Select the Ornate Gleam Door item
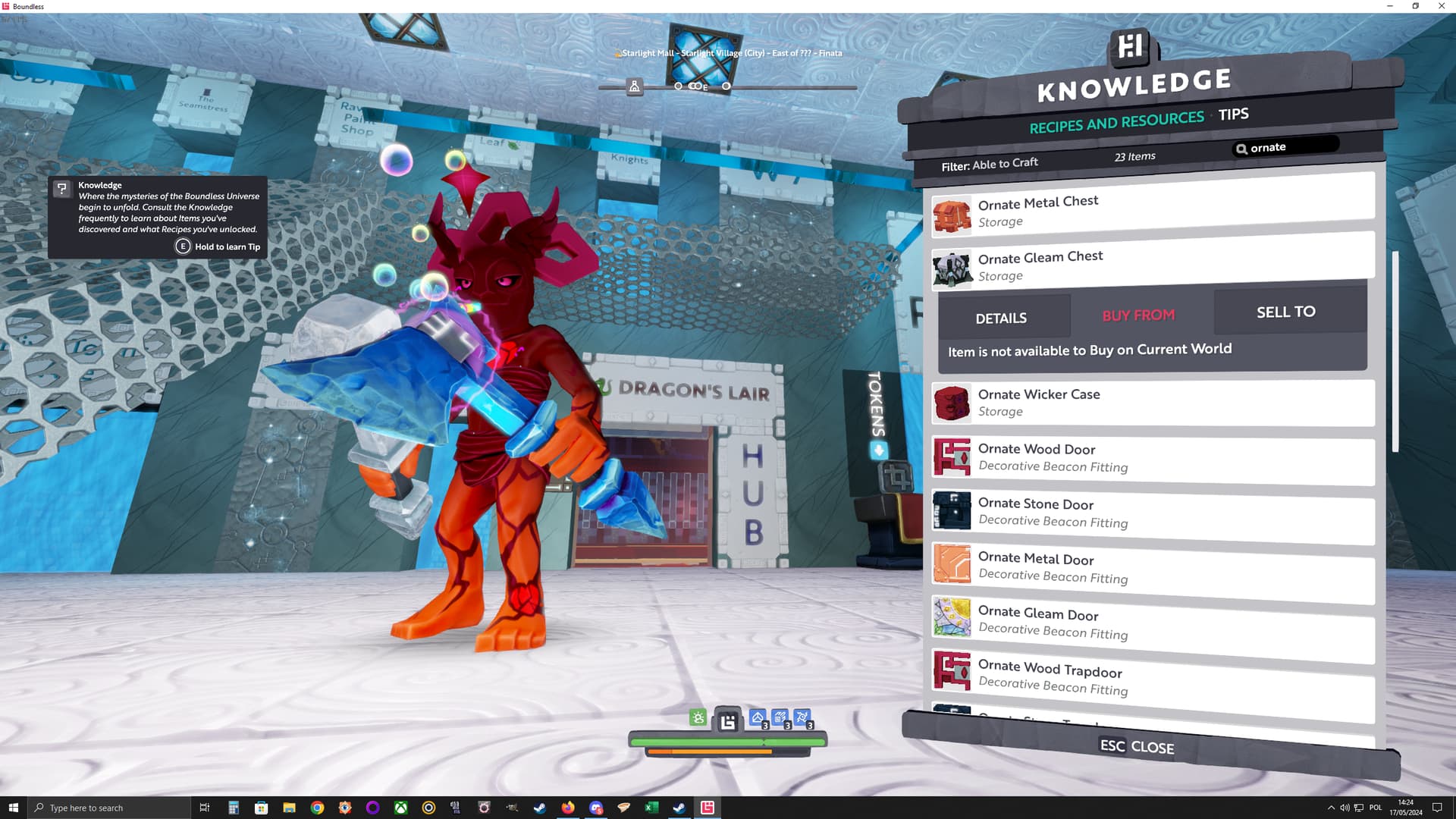Viewport: 1456px width, 819px height. pos(1153,622)
